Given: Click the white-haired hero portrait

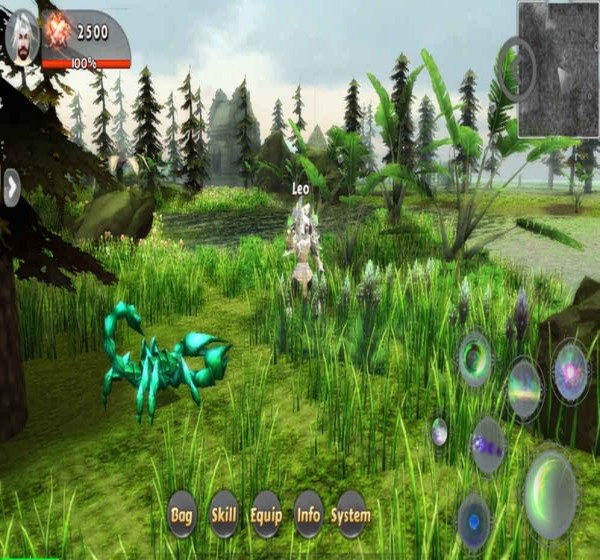Looking at the screenshot, I should [21, 37].
